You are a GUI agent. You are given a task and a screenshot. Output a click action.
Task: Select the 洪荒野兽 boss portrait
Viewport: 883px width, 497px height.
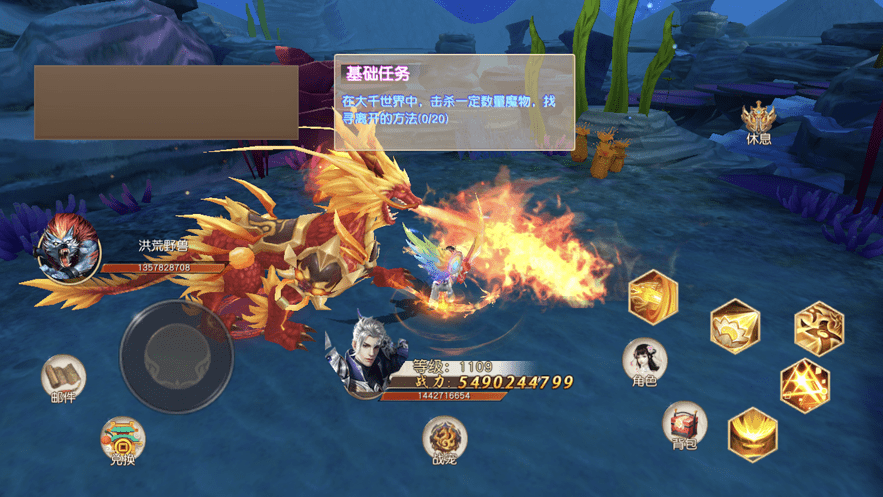[68, 248]
